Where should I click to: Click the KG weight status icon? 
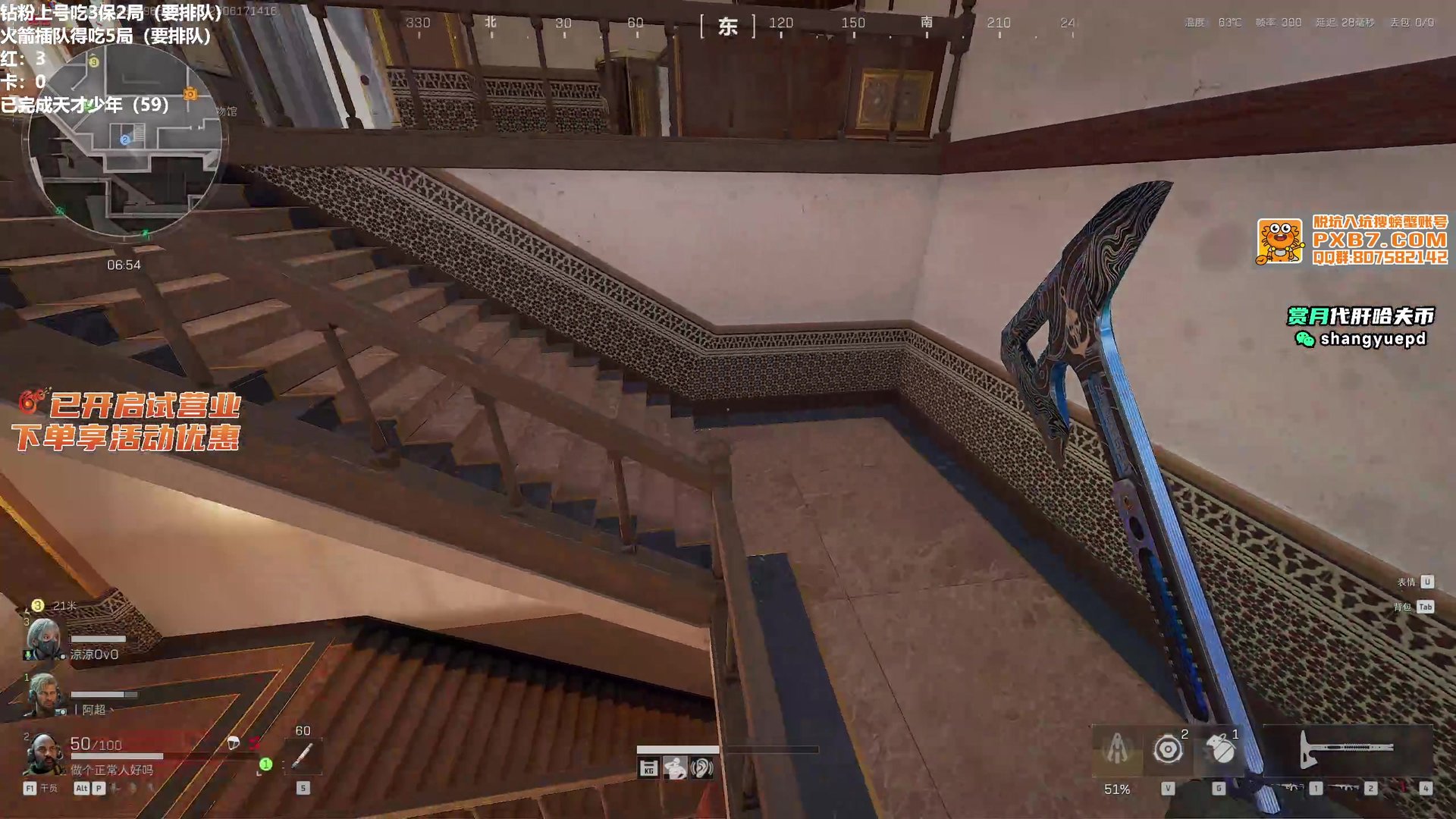click(x=648, y=769)
